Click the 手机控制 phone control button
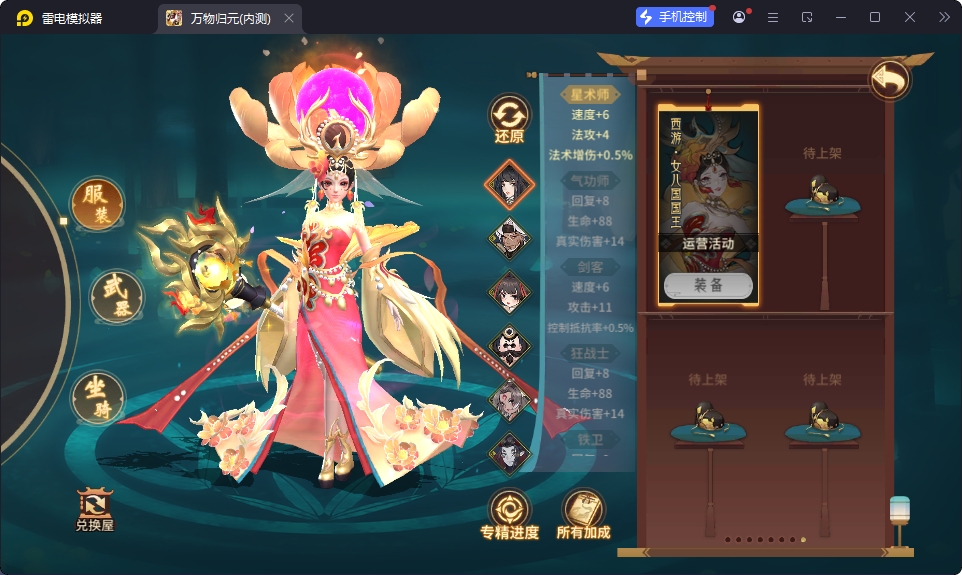The image size is (962, 575). pyautogui.click(x=675, y=17)
